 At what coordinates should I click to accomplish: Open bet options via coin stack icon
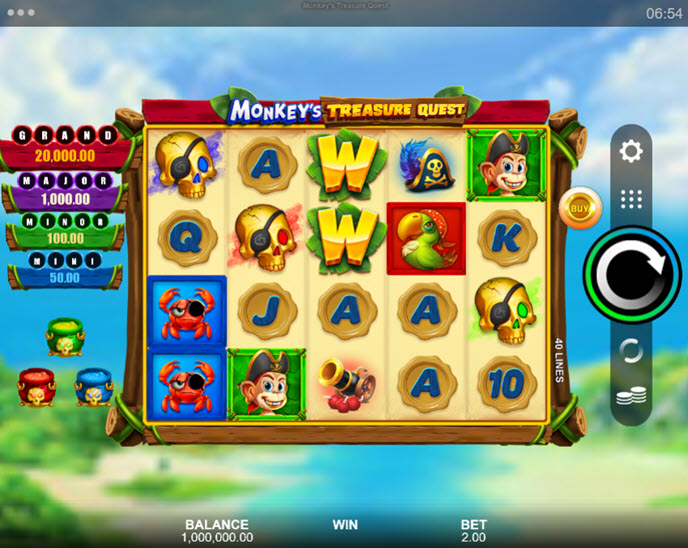[x=631, y=396]
